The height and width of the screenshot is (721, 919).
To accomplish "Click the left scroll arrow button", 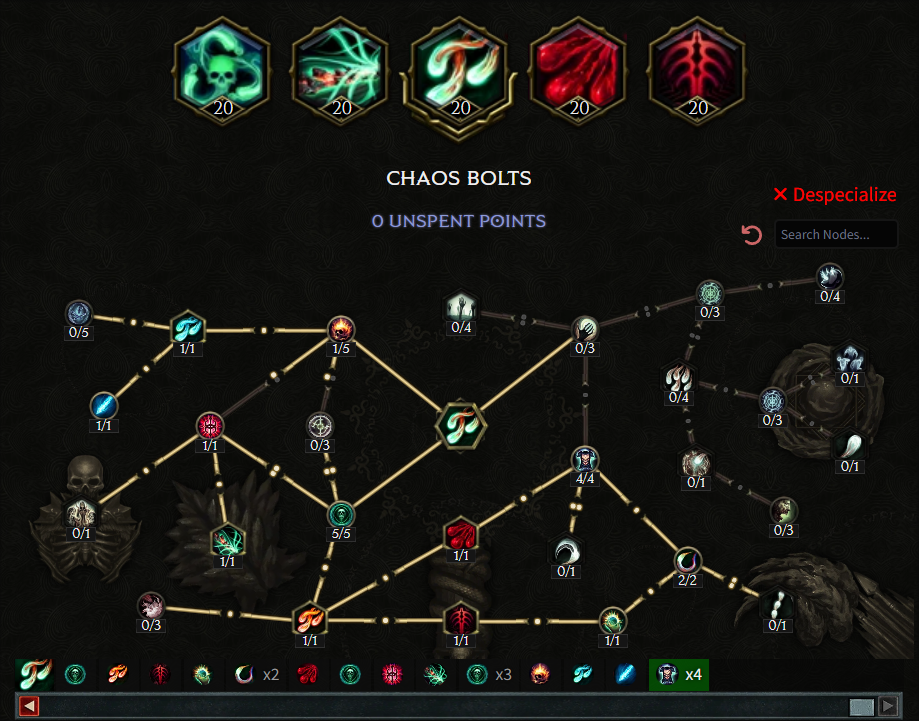I will [x=29, y=706].
